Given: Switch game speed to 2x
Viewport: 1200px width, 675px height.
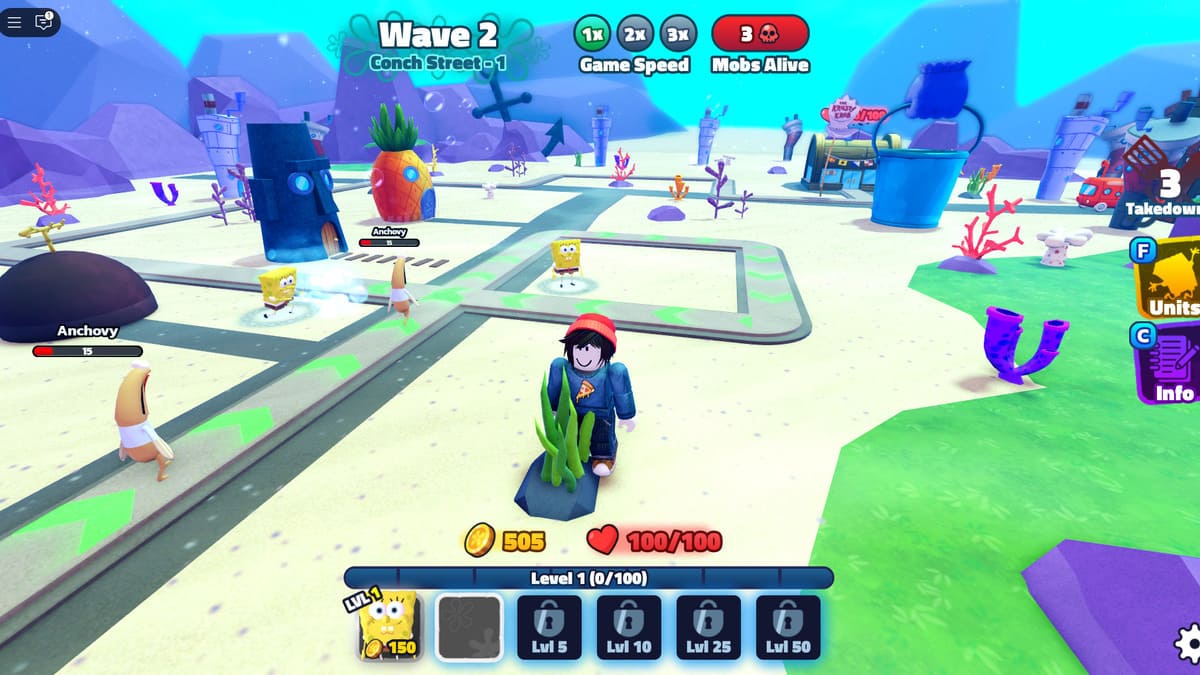Looking at the screenshot, I should coord(634,34).
